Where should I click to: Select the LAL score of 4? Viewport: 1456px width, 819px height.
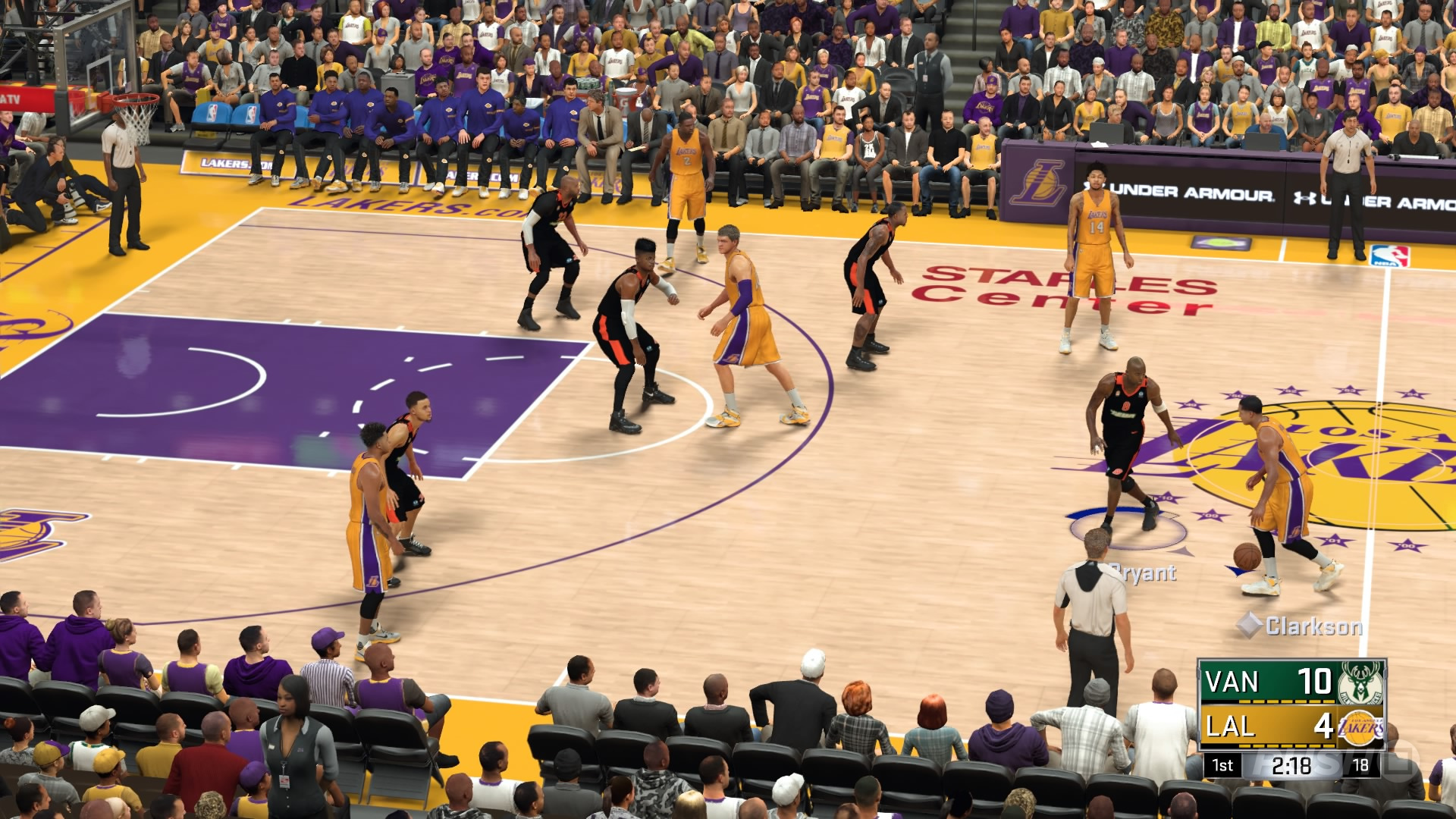point(1324,728)
